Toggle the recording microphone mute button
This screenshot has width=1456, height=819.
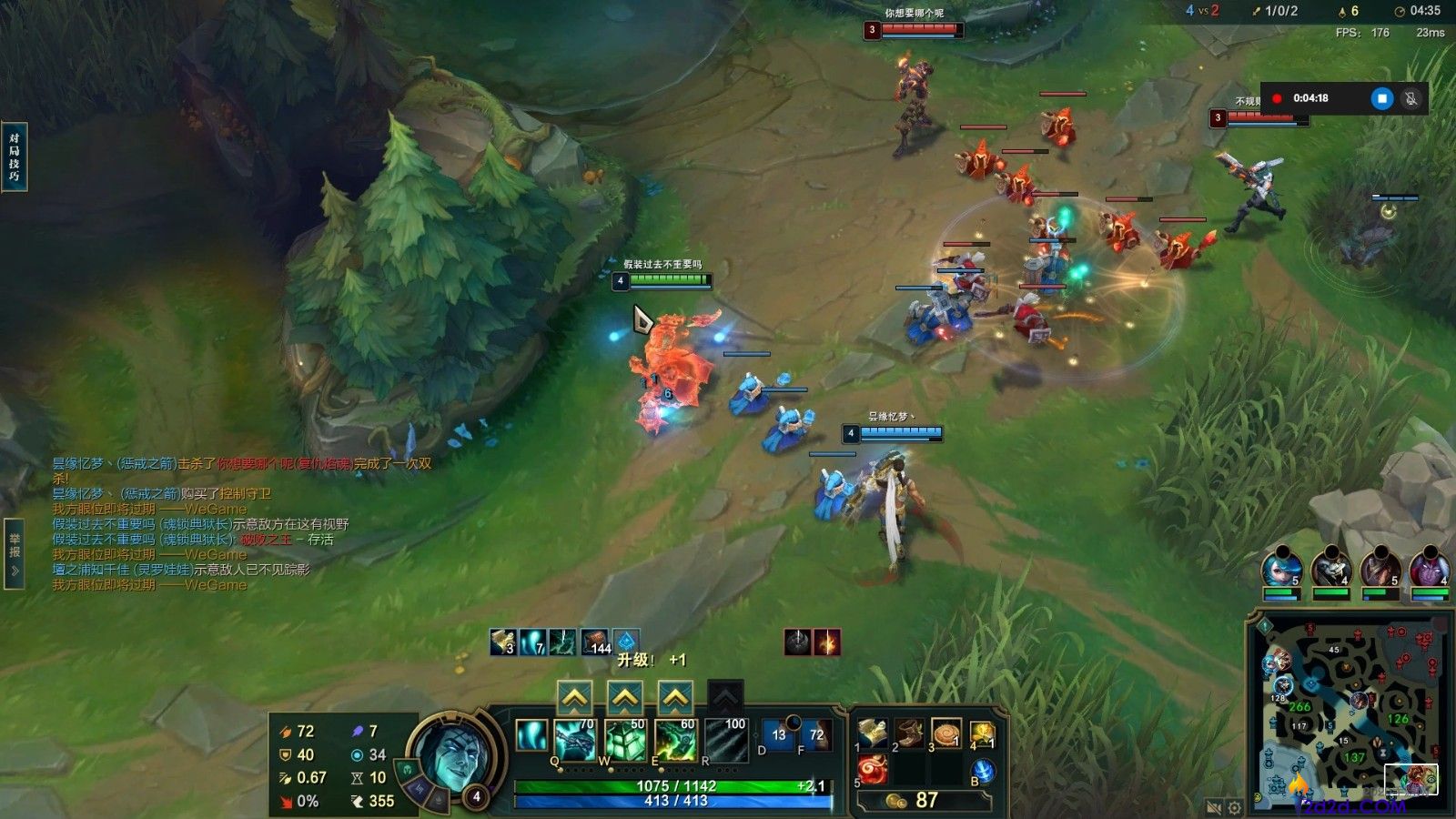coord(1411,98)
